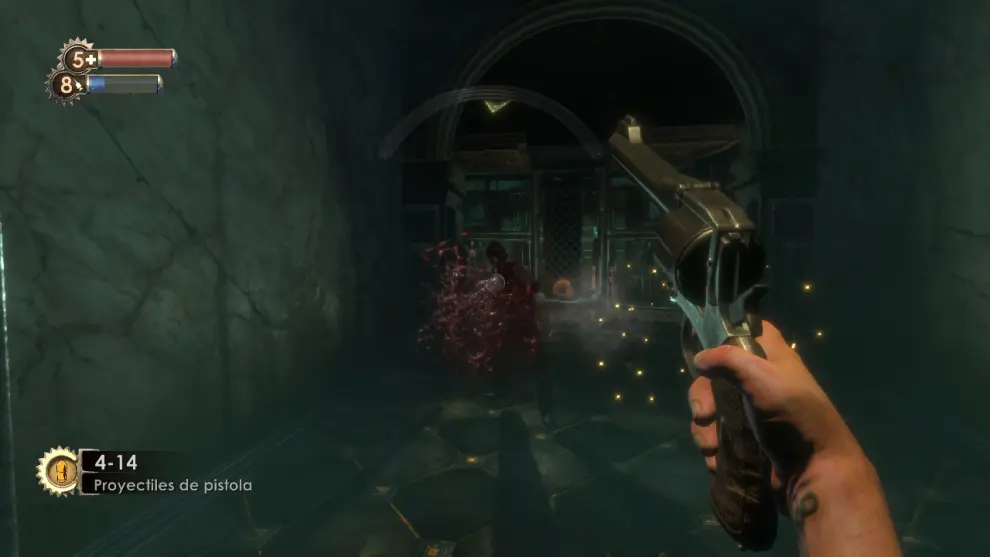Click the pistol ammo type gear icon
Image resolution: width=990 pixels, height=557 pixels.
click(58, 470)
